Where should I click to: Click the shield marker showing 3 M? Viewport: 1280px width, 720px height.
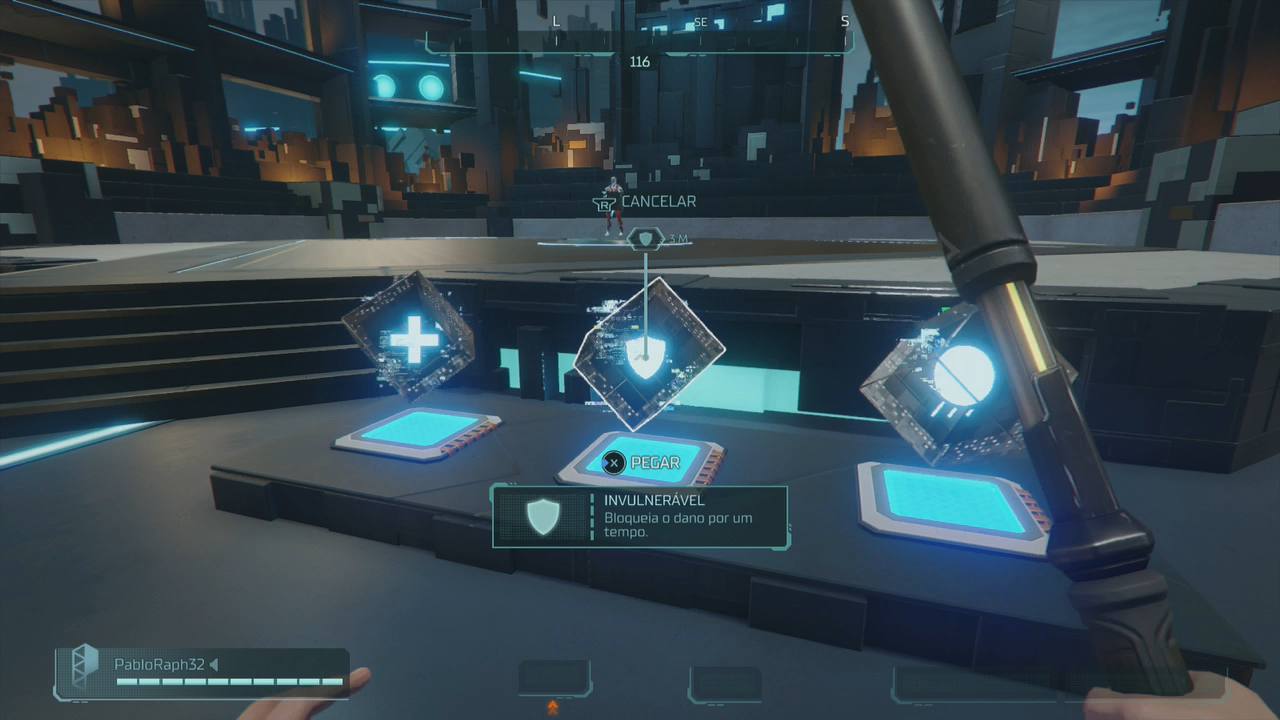click(x=647, y=239)
